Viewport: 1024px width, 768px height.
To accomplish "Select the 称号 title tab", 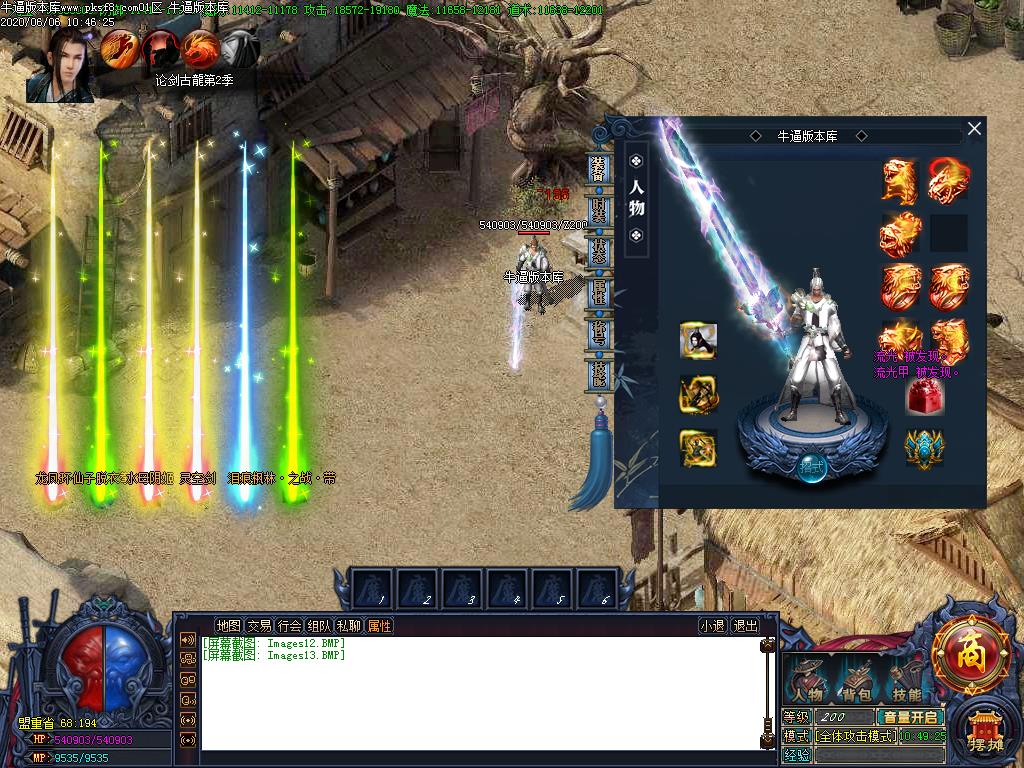I will 598,333.
